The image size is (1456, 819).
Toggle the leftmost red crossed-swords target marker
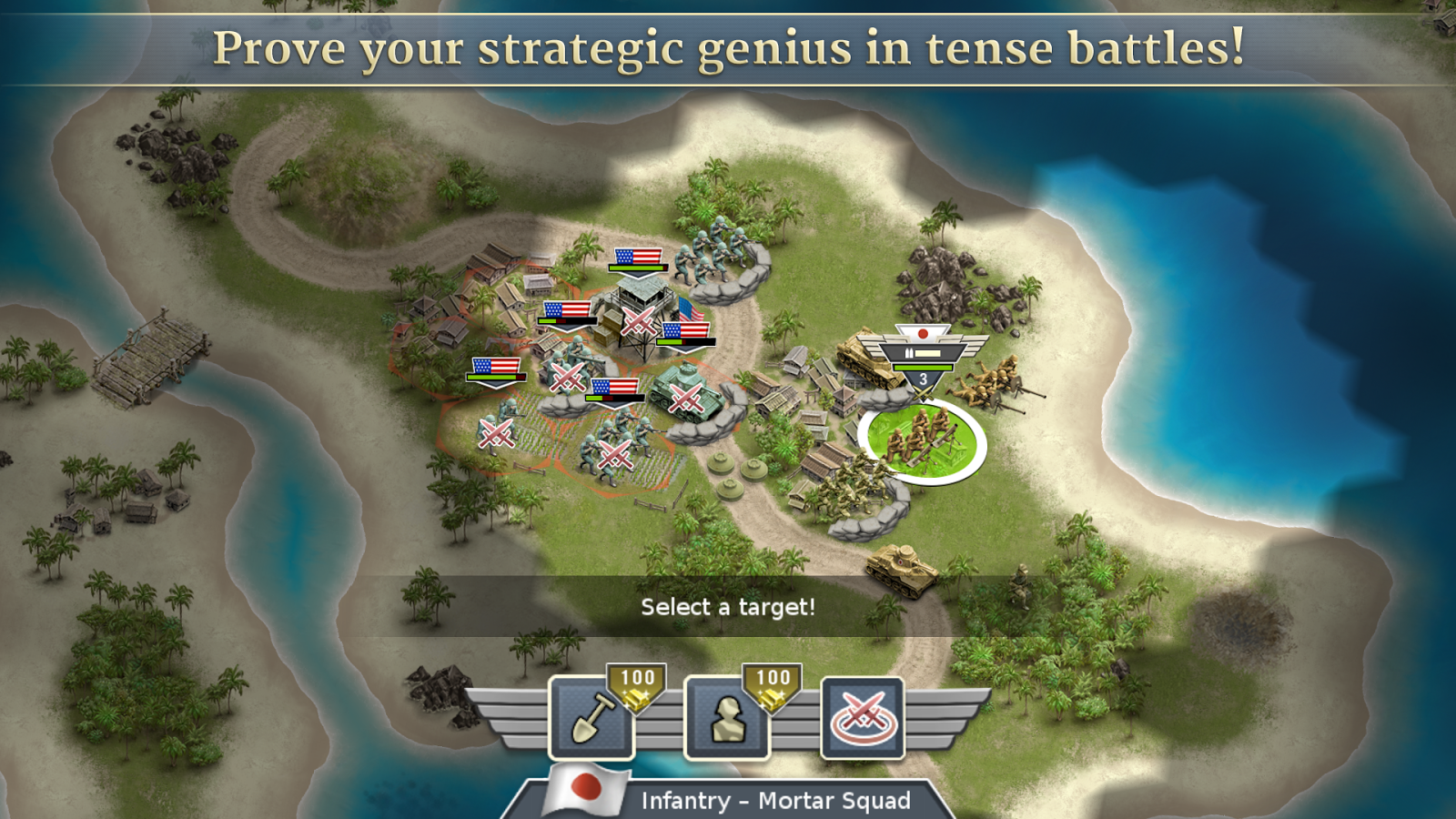click(x=496, y=433)
